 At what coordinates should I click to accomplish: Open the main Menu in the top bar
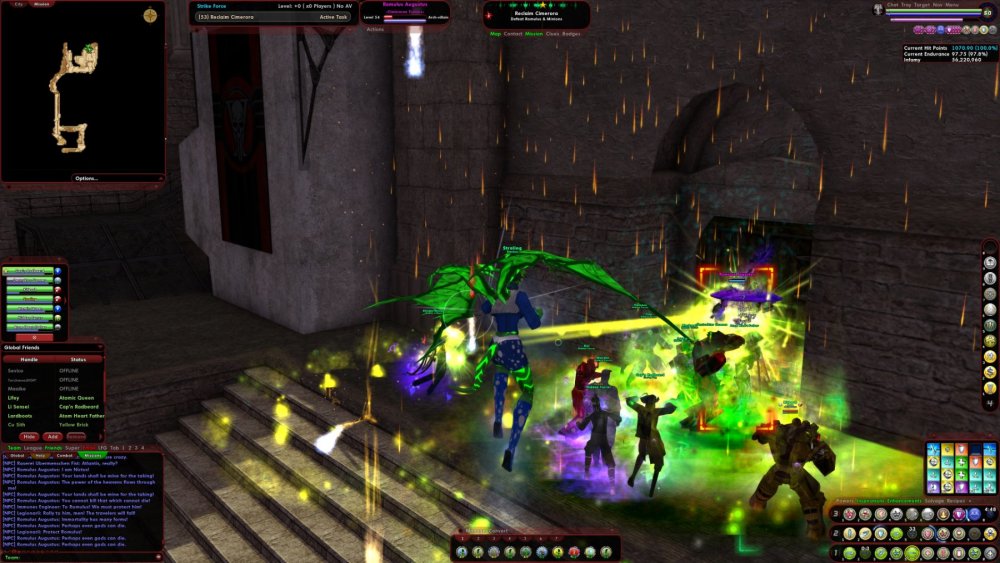(x=951, y=5)
